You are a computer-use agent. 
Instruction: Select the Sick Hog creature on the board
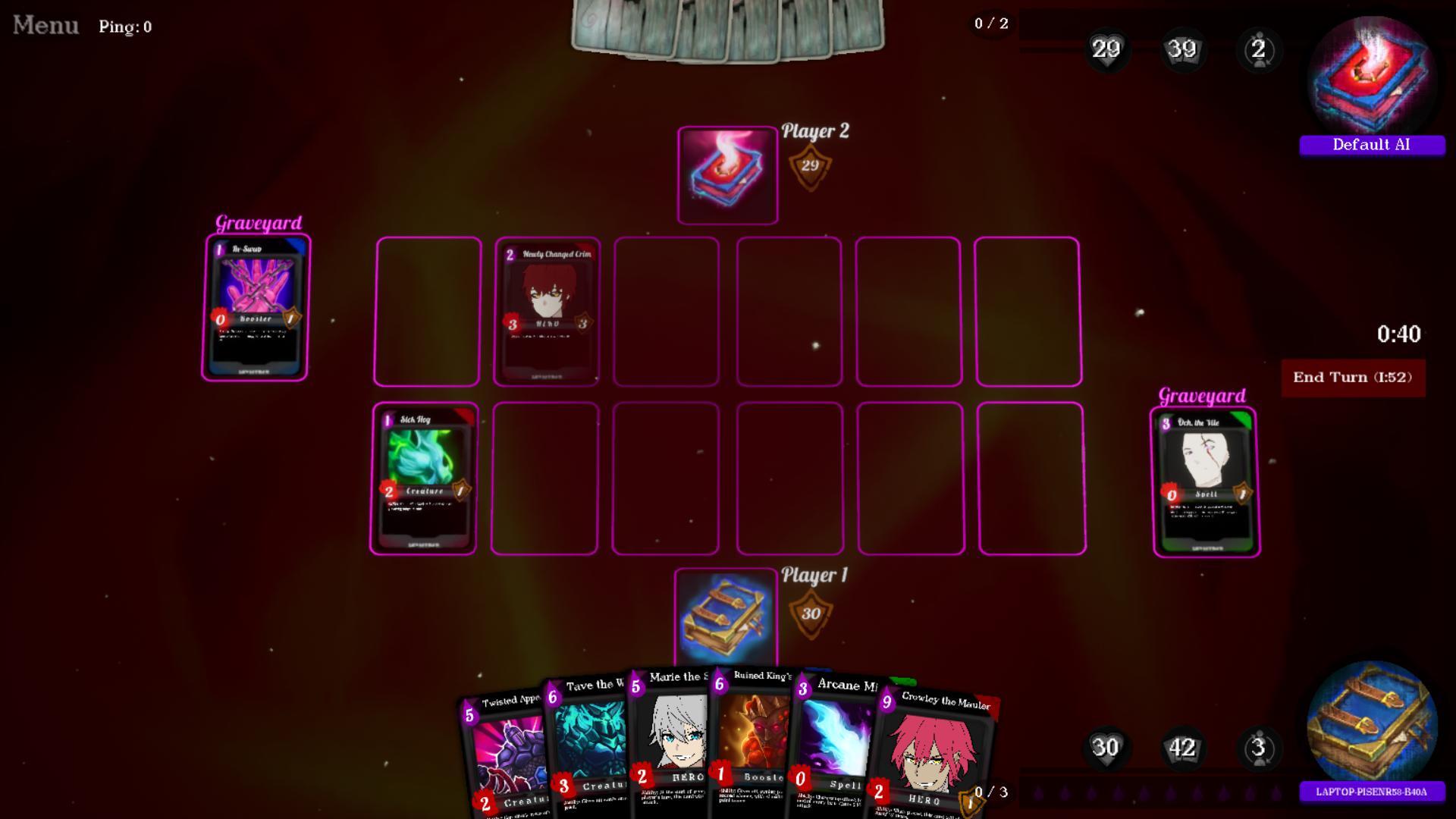[x=424, y=481]
